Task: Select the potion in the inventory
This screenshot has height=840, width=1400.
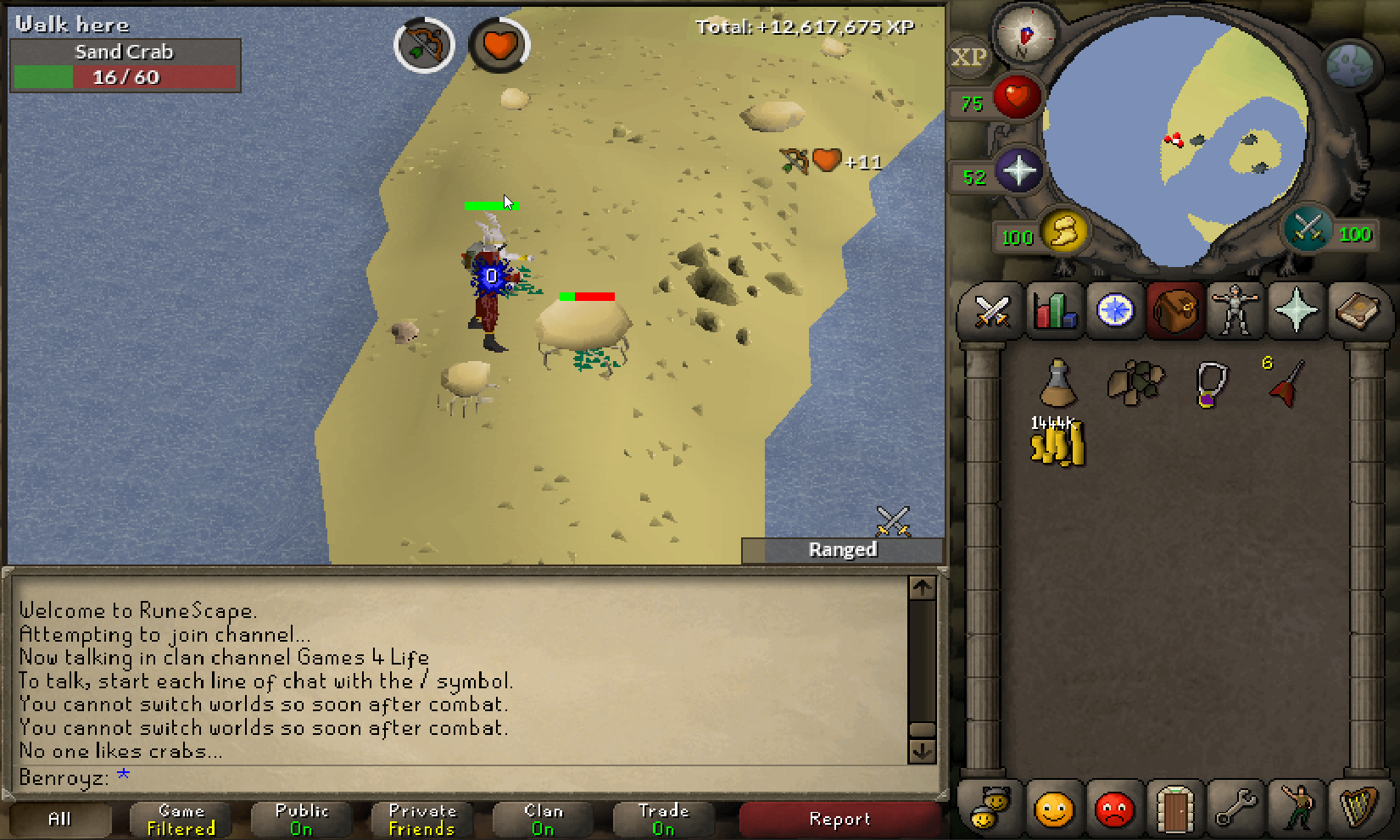Action: coord(1057,383)
